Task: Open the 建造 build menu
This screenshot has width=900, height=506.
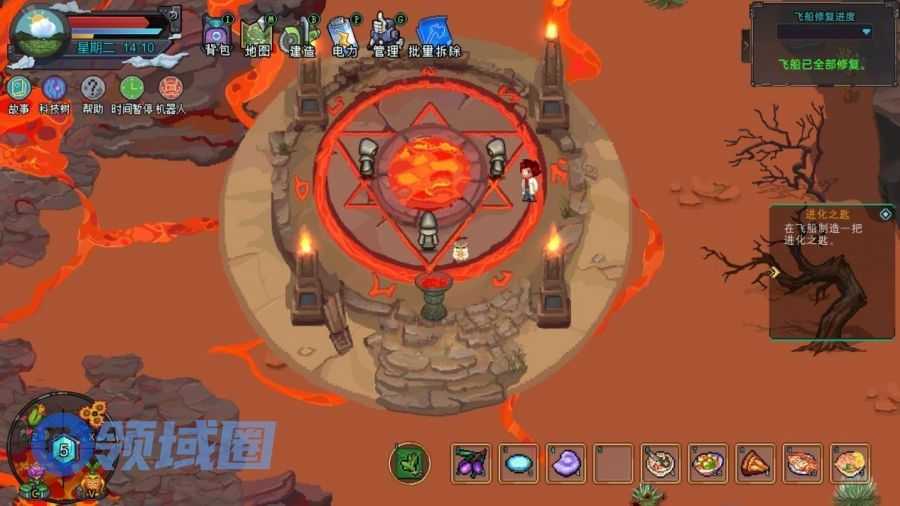Action: pyautogui.click(x=299, y=36)
